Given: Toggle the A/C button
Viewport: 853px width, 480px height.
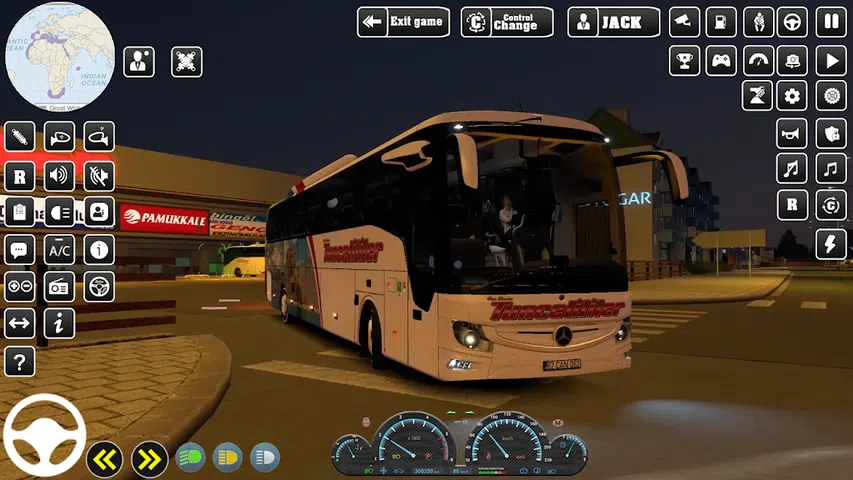Looking at the screenshot, I should click(59, 249).
